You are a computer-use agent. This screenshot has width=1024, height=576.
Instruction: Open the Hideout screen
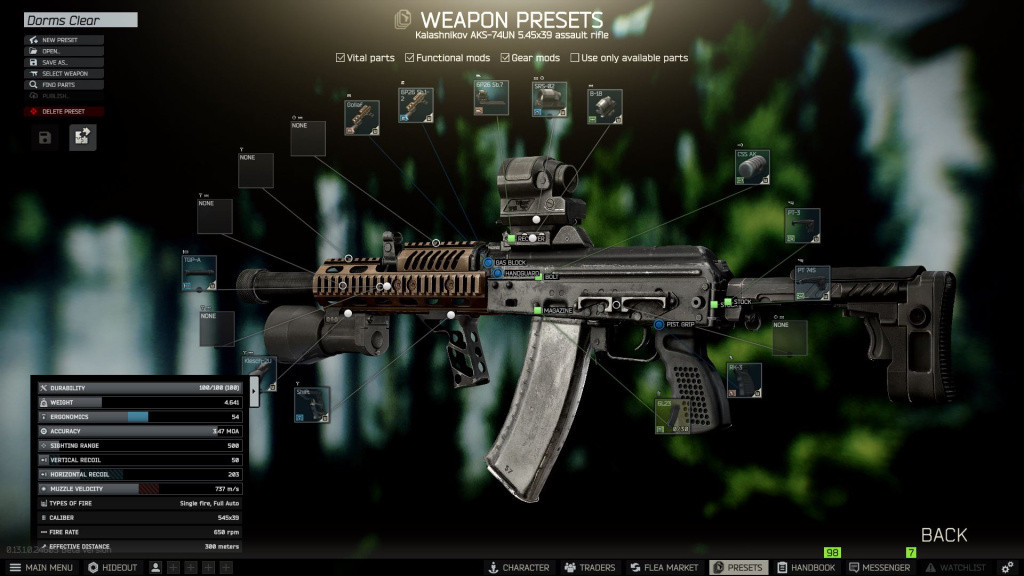point(113,567)
